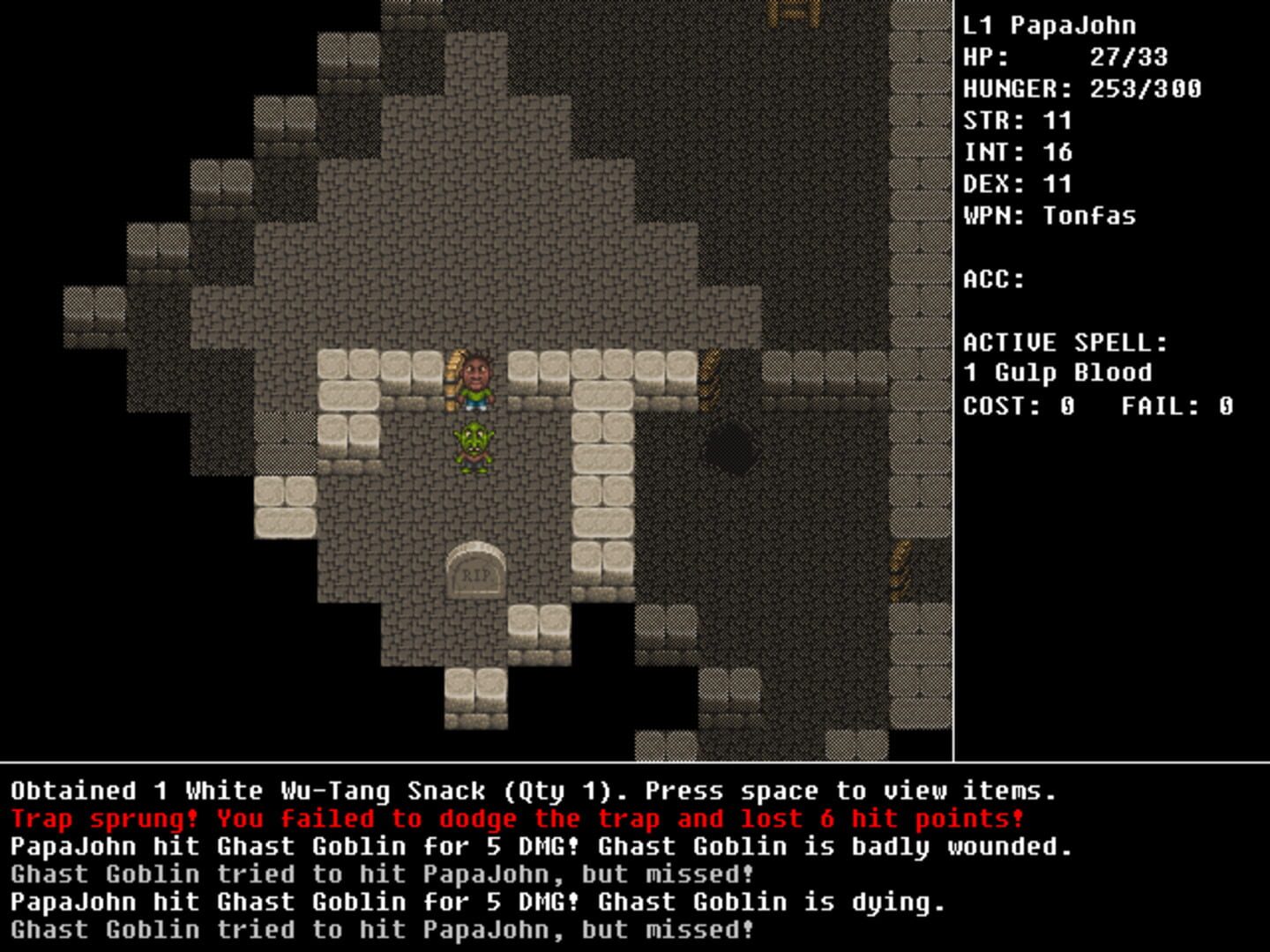Click the red trap sprung warning message
1270x952 pixels.
pyautogui.click(x=519, y=818)
